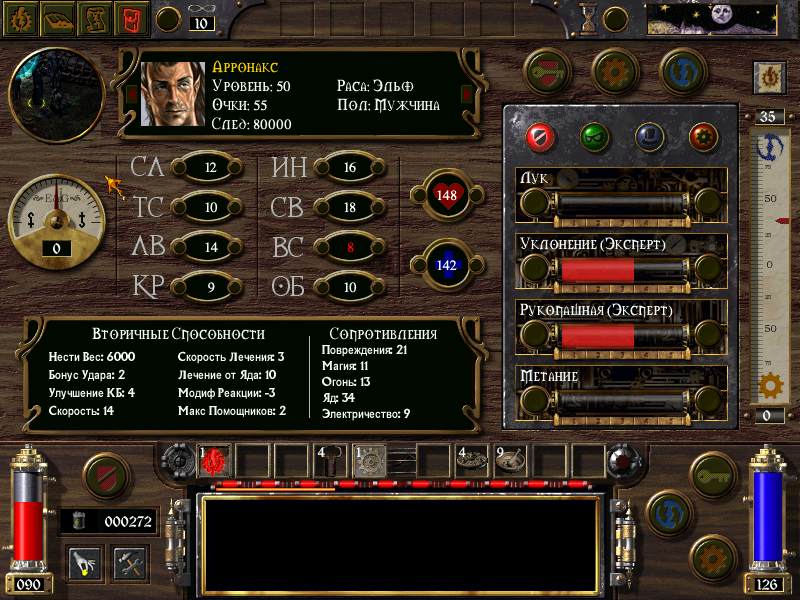Increase the Метание skill
Image resolution: width=800 pixels, height=600 pixels.
click(x=708, y=401)
